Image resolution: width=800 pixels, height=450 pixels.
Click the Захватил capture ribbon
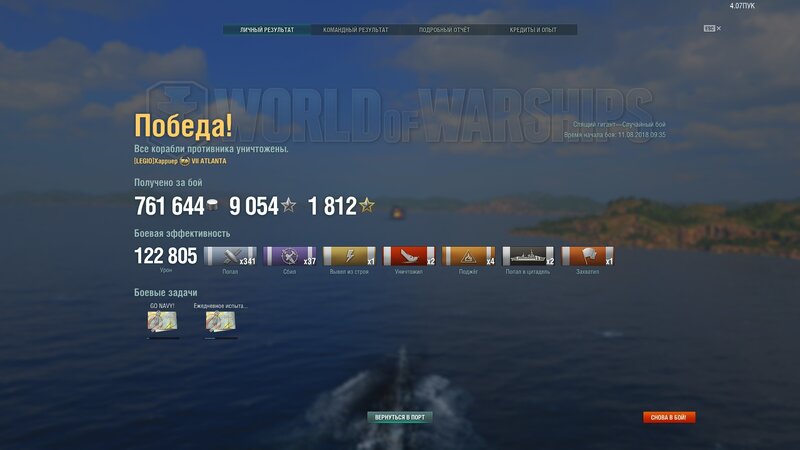[588, 256]
